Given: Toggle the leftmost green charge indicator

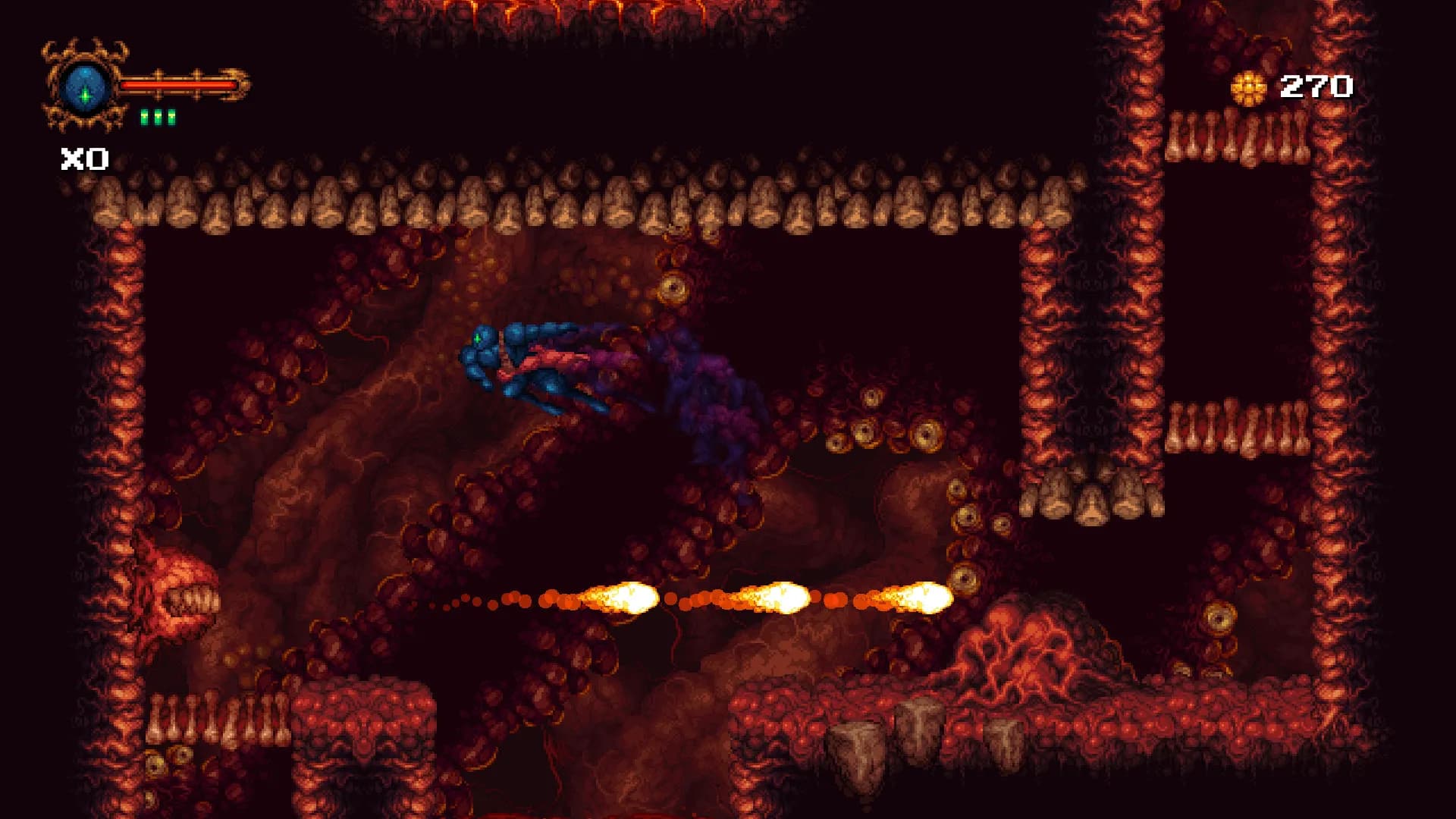Looking at the screenshot, I should [144, 118].
